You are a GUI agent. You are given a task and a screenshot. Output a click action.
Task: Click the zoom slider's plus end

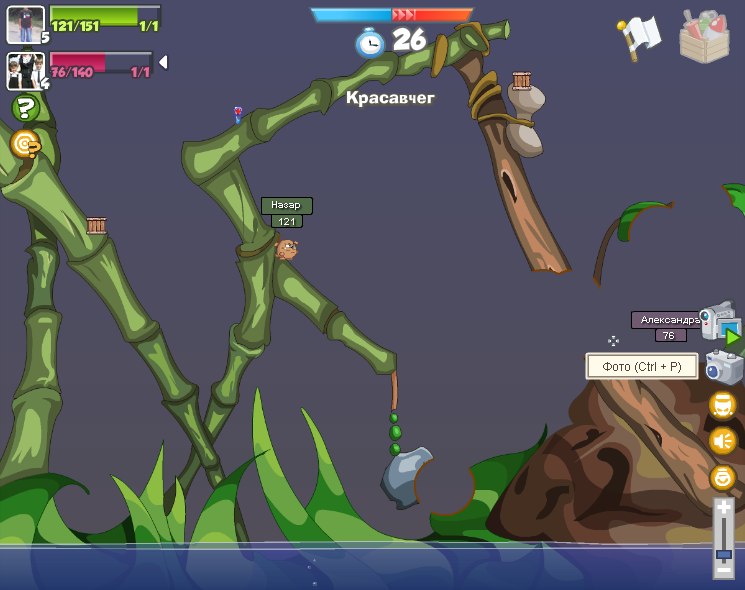pos(724,509)
